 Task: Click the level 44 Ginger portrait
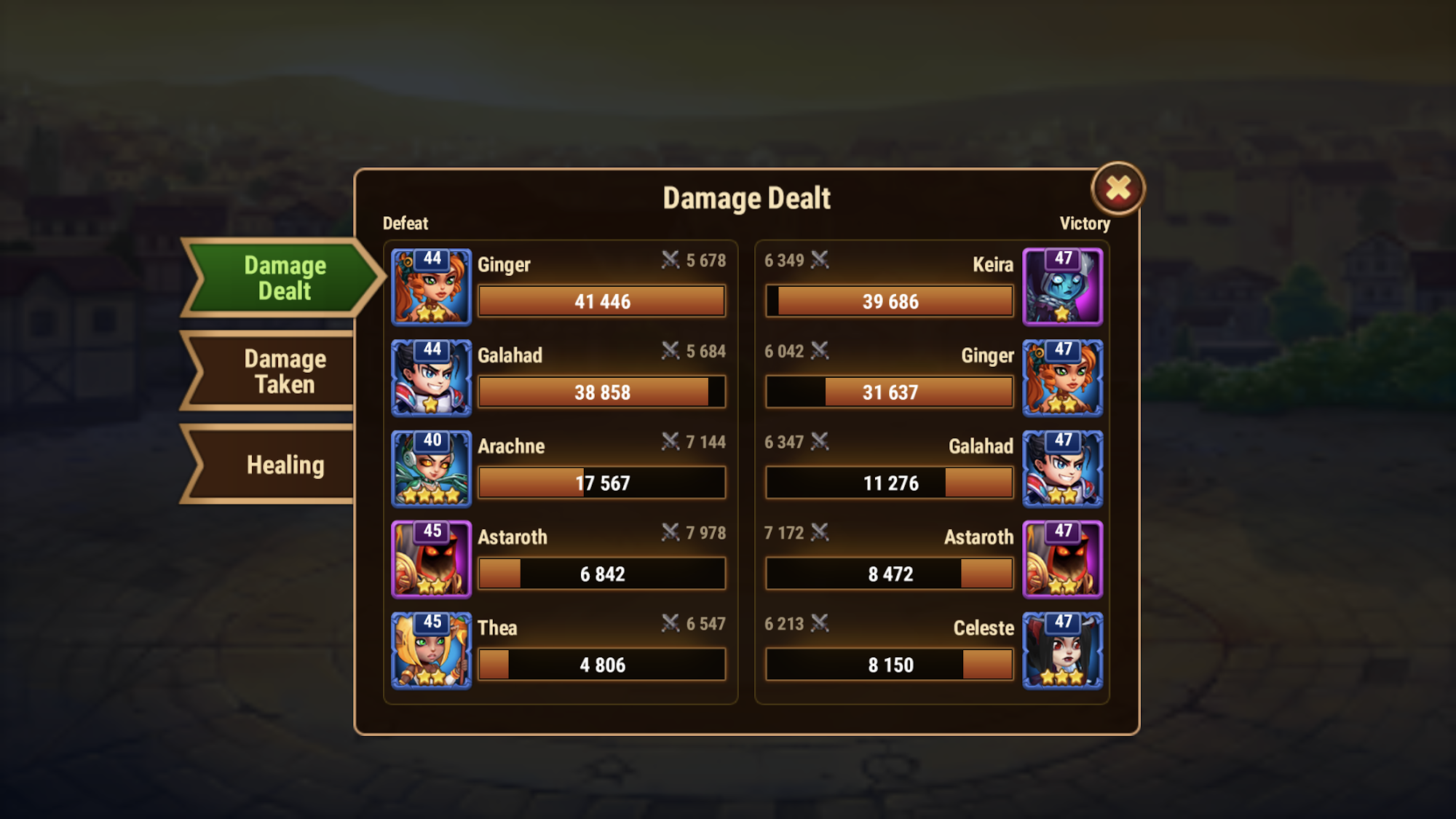point(432,287)
